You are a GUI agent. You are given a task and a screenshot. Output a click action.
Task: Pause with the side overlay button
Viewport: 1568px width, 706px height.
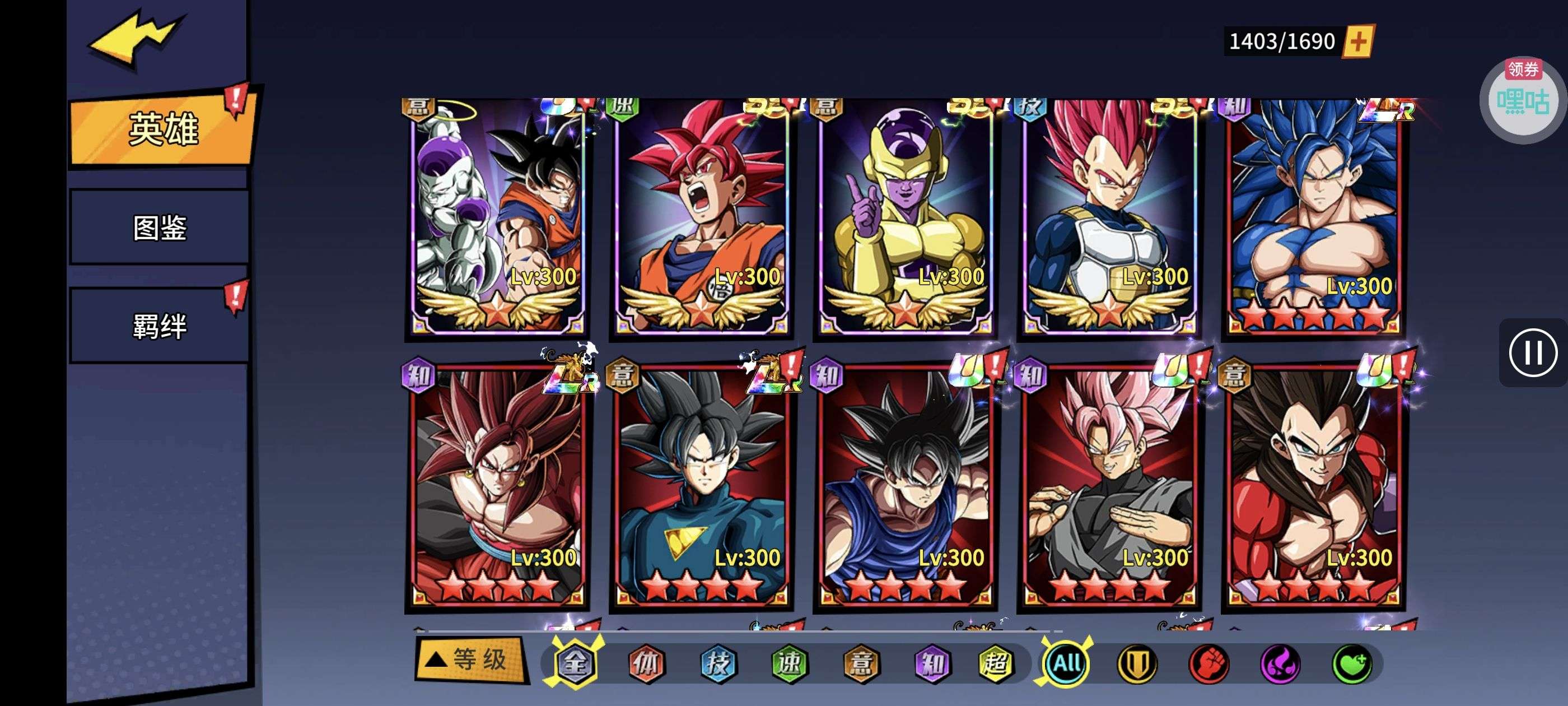click(x=1532, y=352)
